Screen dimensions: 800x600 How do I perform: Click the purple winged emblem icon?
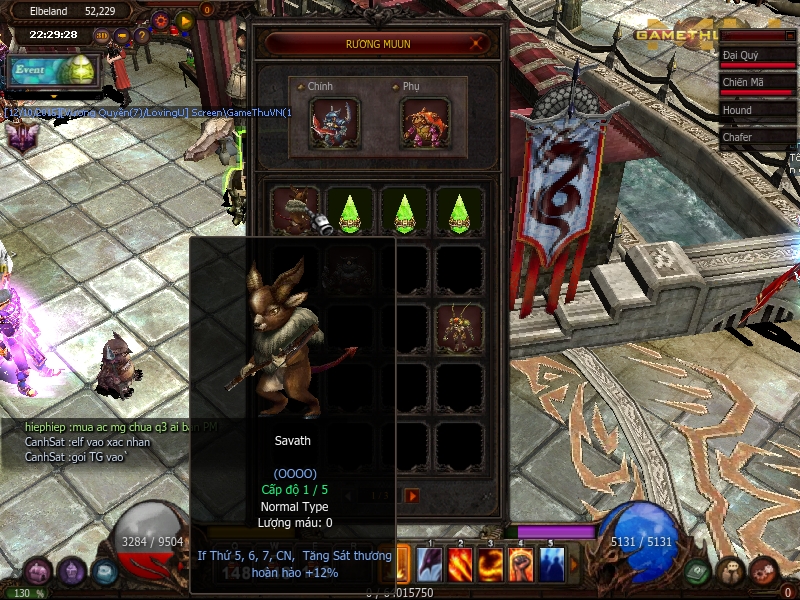(x=20, y=135)
